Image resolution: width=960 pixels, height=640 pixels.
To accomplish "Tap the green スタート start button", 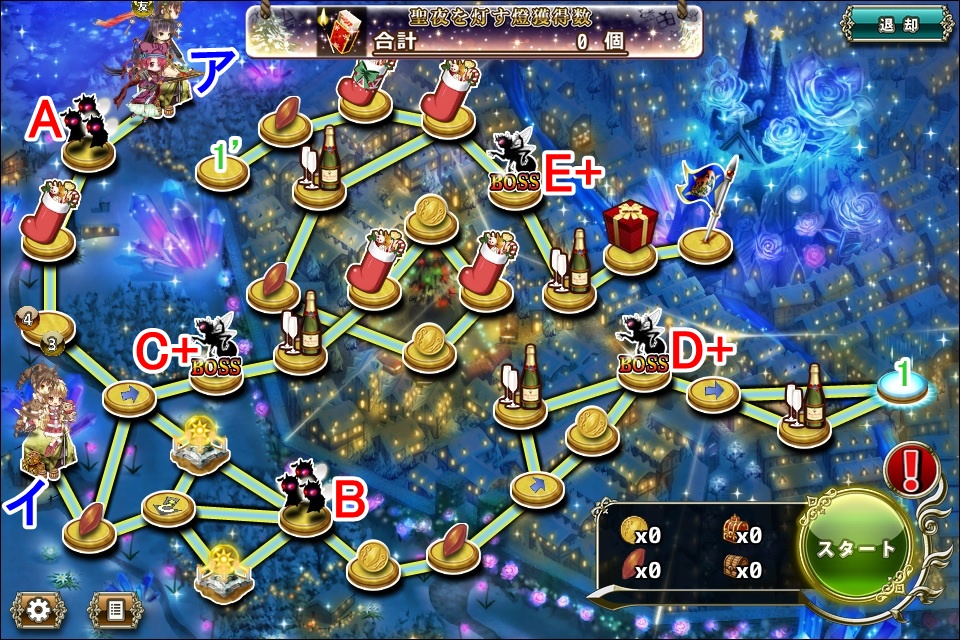I will (x=857, y=548).
